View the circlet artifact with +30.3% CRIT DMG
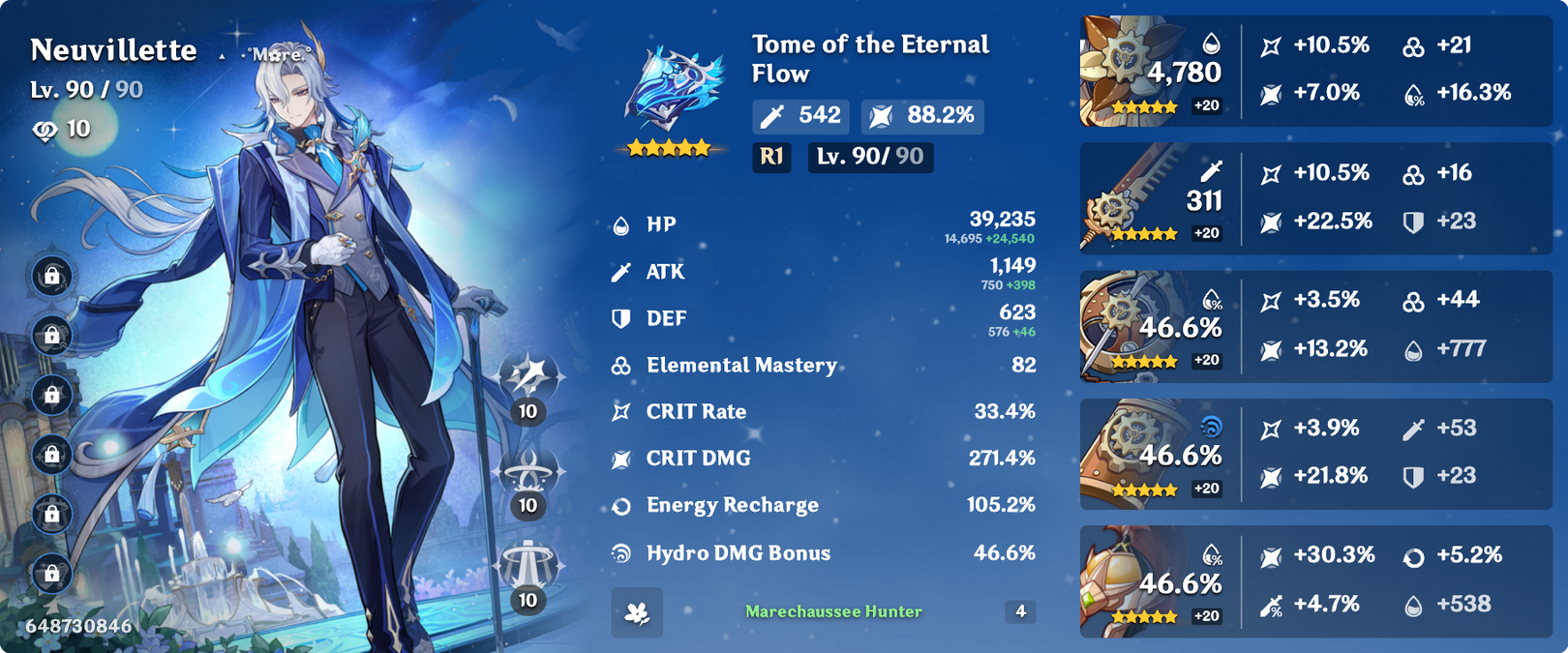This screenshot has width=1568, height=653. [x=1123, y=580]
